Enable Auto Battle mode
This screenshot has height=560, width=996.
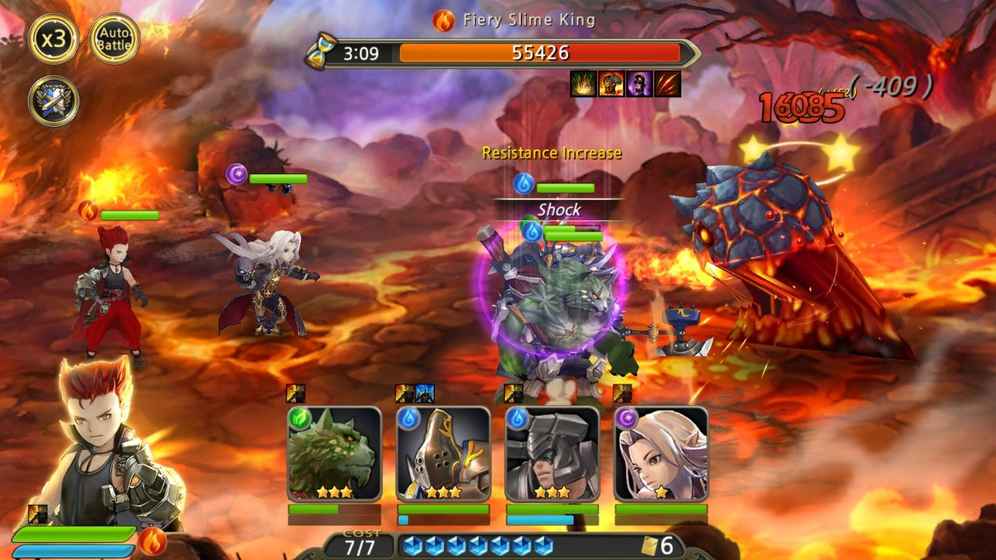(x=115, y=39)
